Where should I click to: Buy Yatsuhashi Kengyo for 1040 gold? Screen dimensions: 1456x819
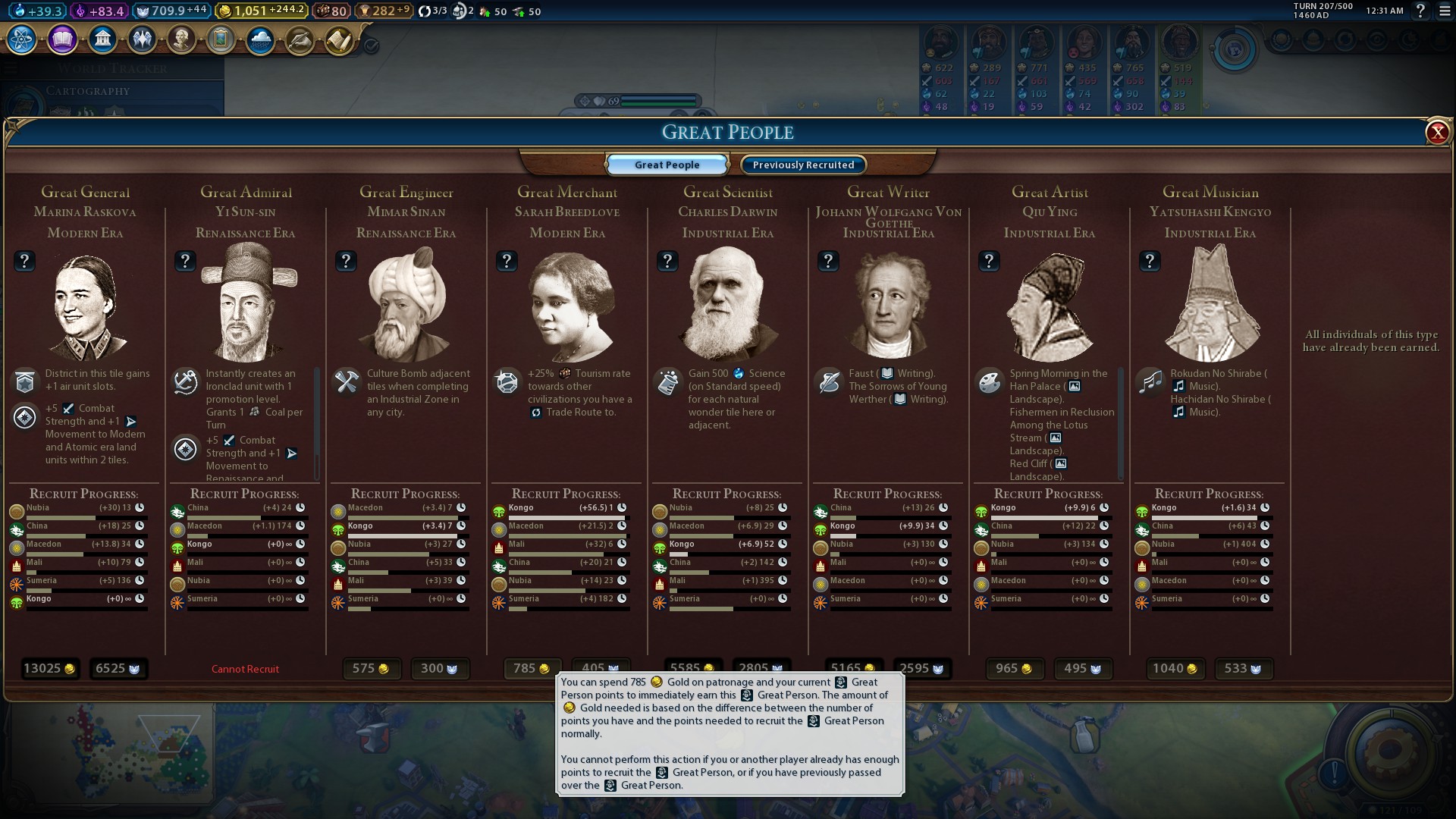[1175, 669]
